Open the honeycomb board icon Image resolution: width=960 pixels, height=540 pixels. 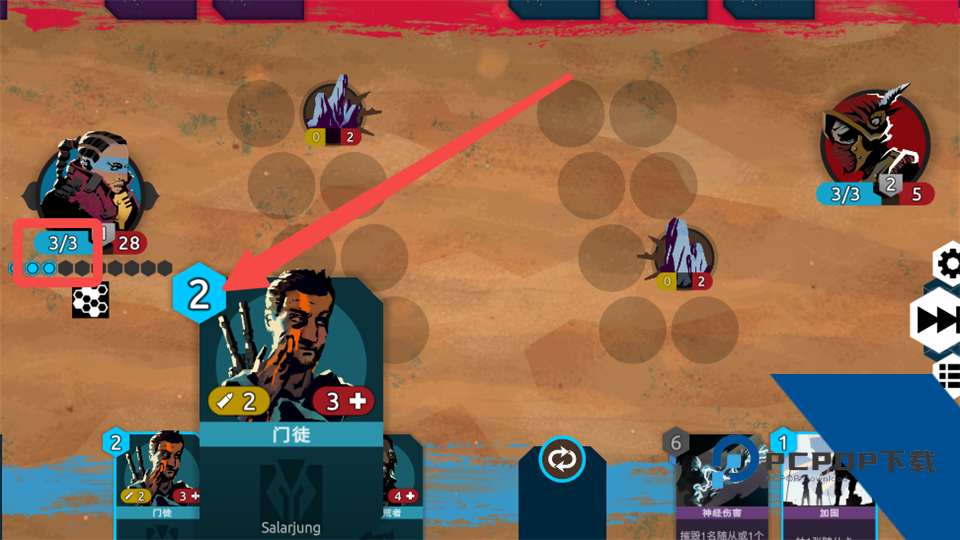(90, 301)
